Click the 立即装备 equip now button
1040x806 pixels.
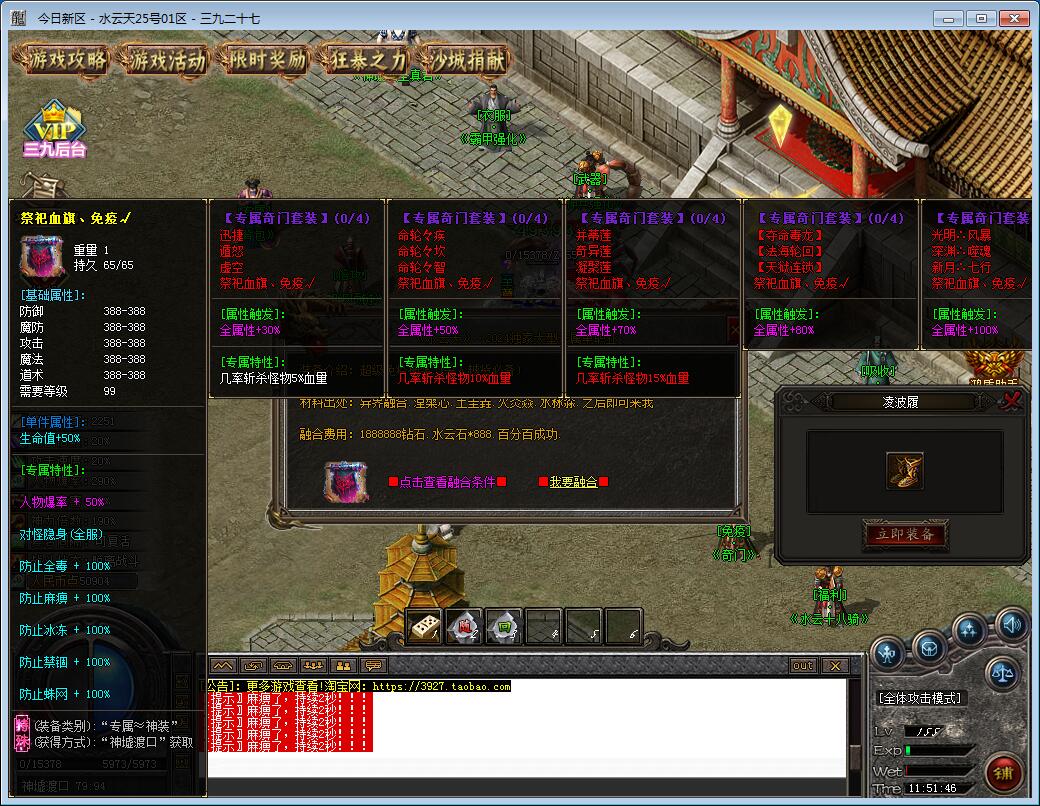(x=904, y=535)
